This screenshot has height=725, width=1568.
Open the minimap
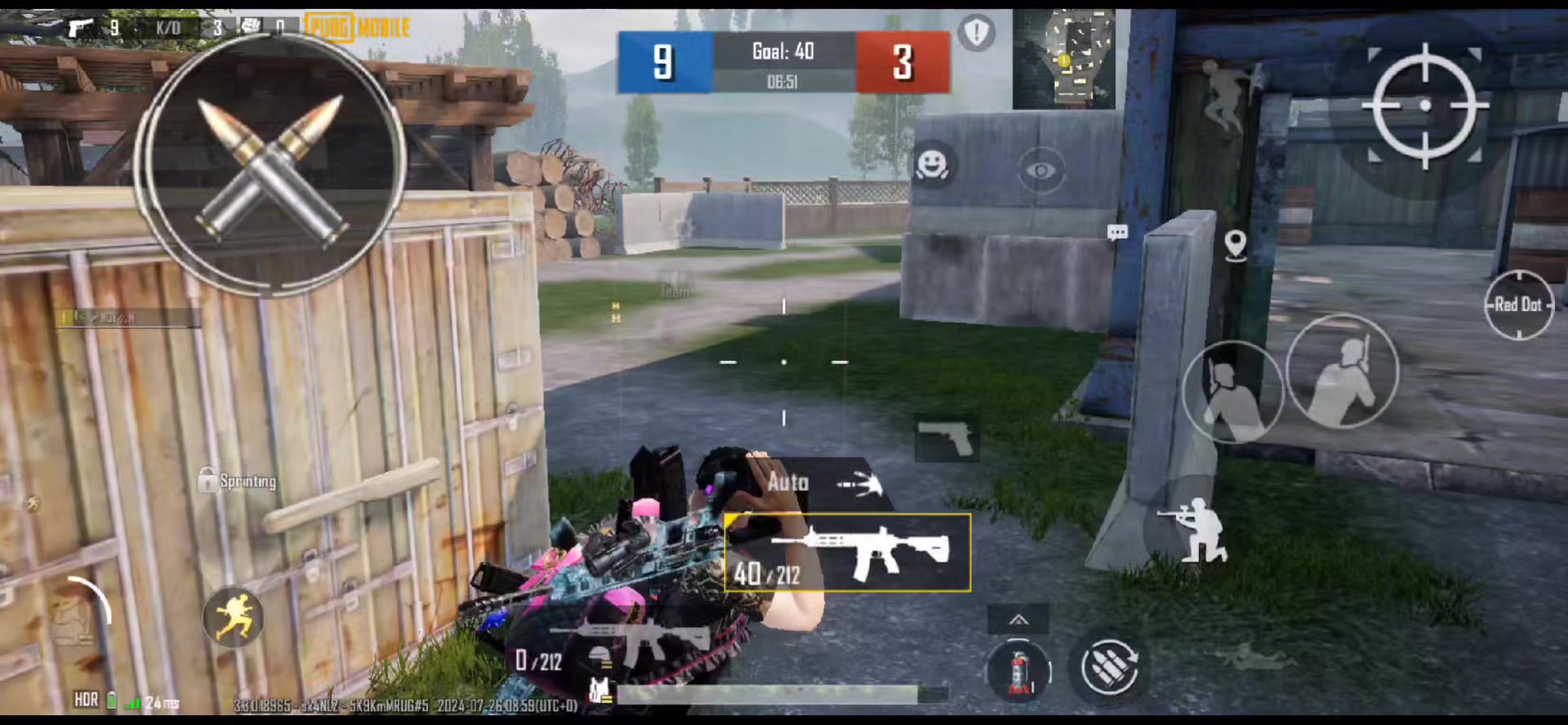[1064, 60]
